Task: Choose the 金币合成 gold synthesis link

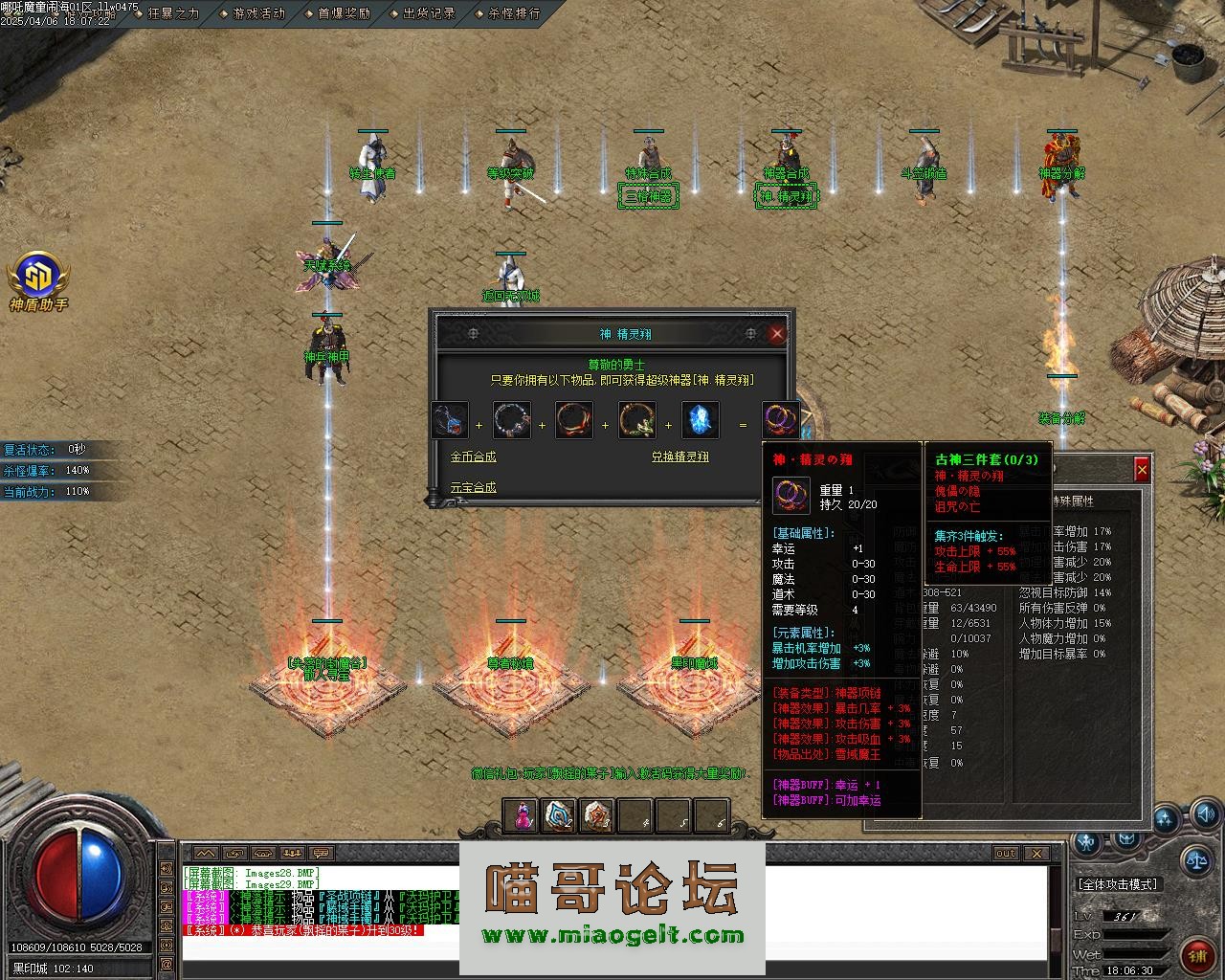Action: tap(473, 457)
